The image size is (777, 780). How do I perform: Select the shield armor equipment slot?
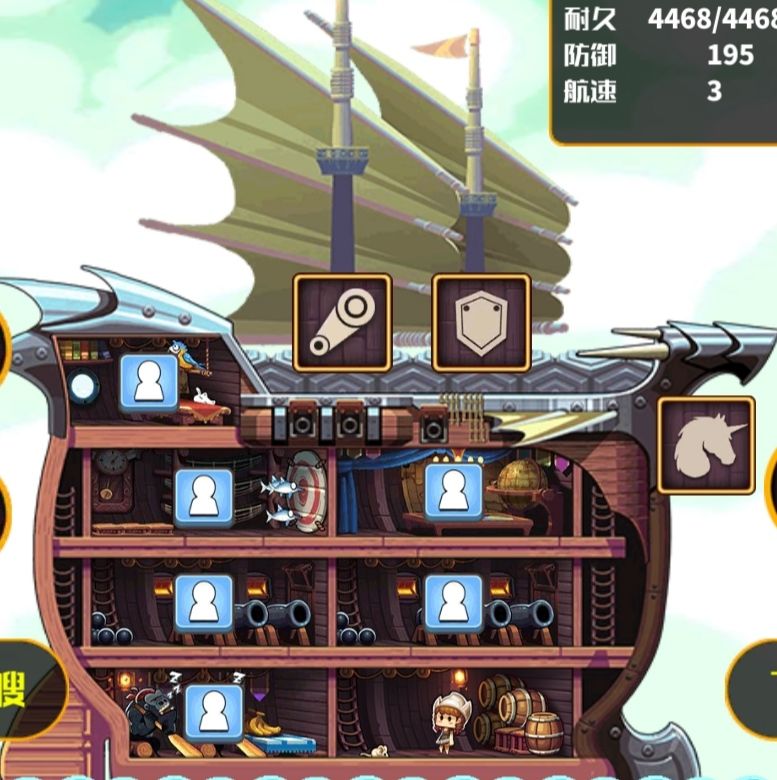(x=481, y=322)
